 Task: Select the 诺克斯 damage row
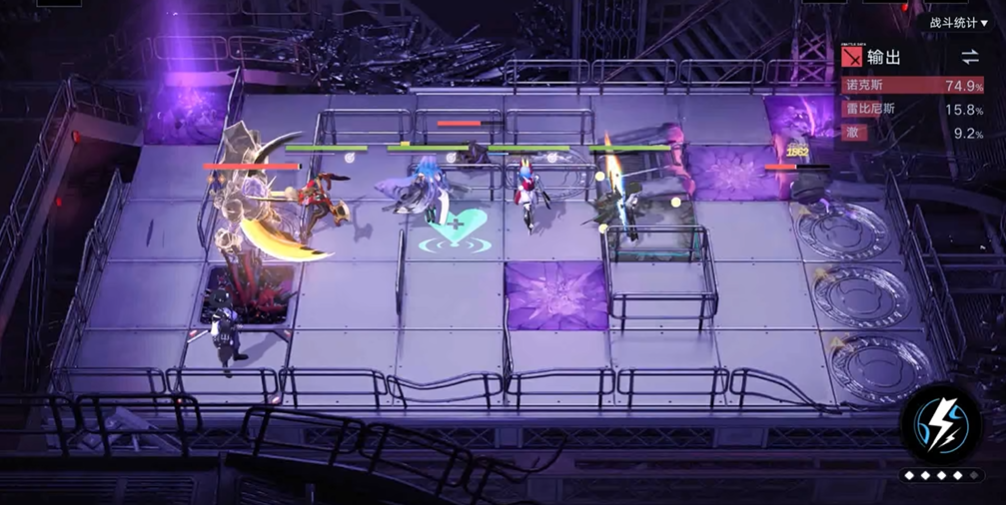[913, 86]
